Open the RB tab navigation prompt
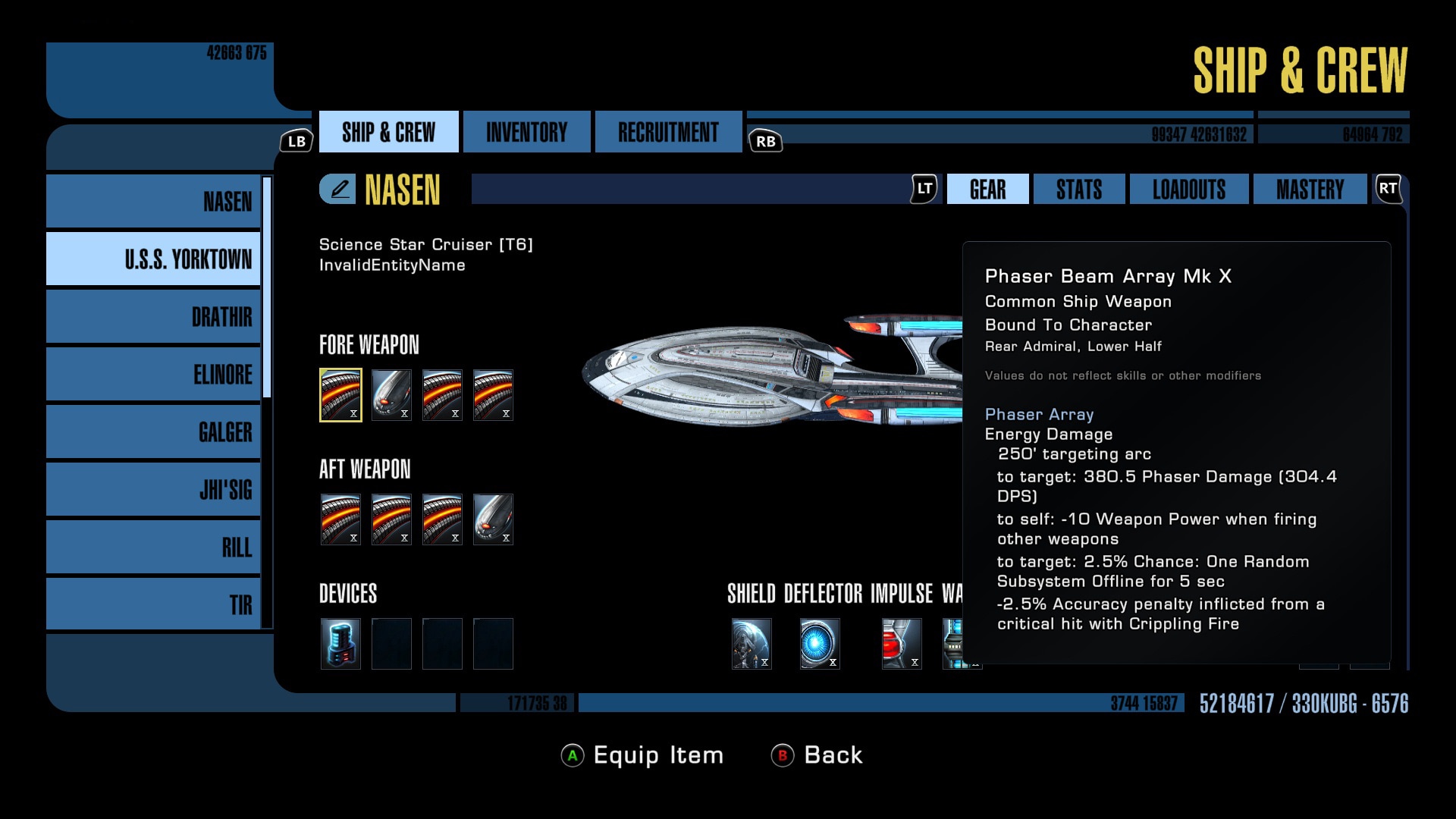This screenshot has height=819, width=1456. click(x=765, y=140)
